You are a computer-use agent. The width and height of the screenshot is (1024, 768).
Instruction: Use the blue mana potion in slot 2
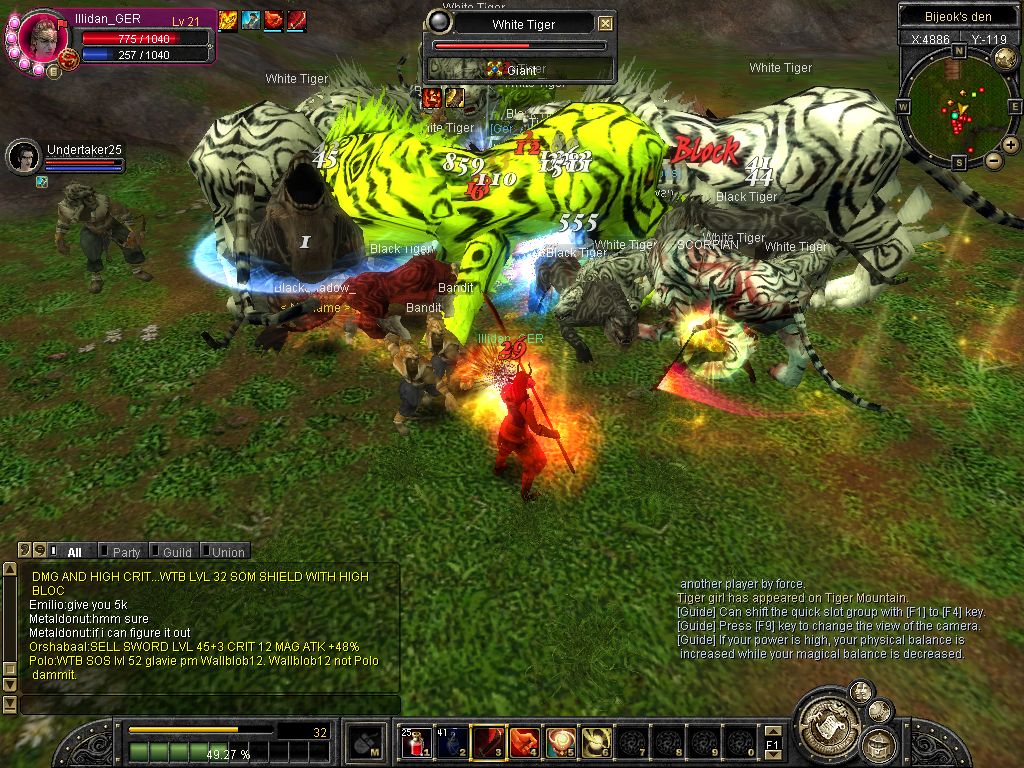(x=452, y=742)
